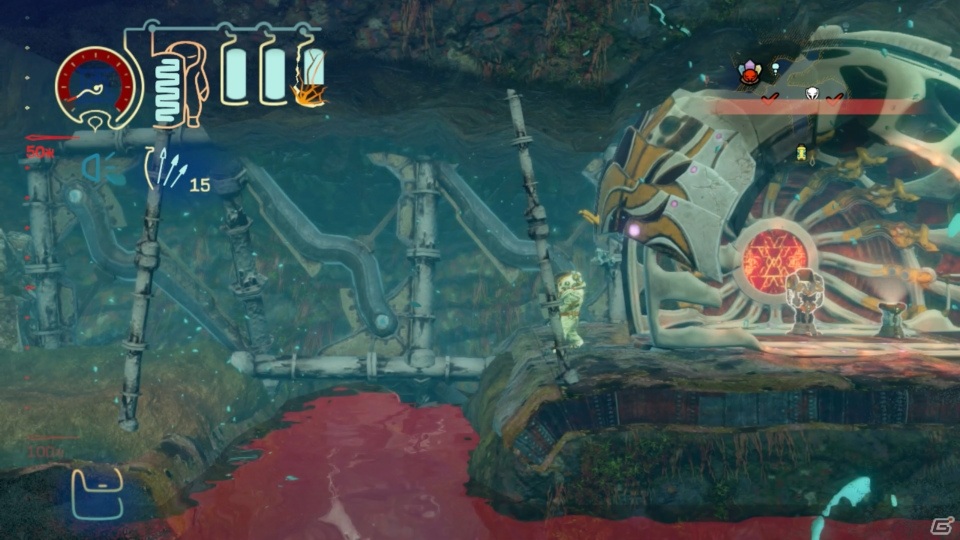
Task: Click the red crab marker on the minimap
Action: point(749,71)
